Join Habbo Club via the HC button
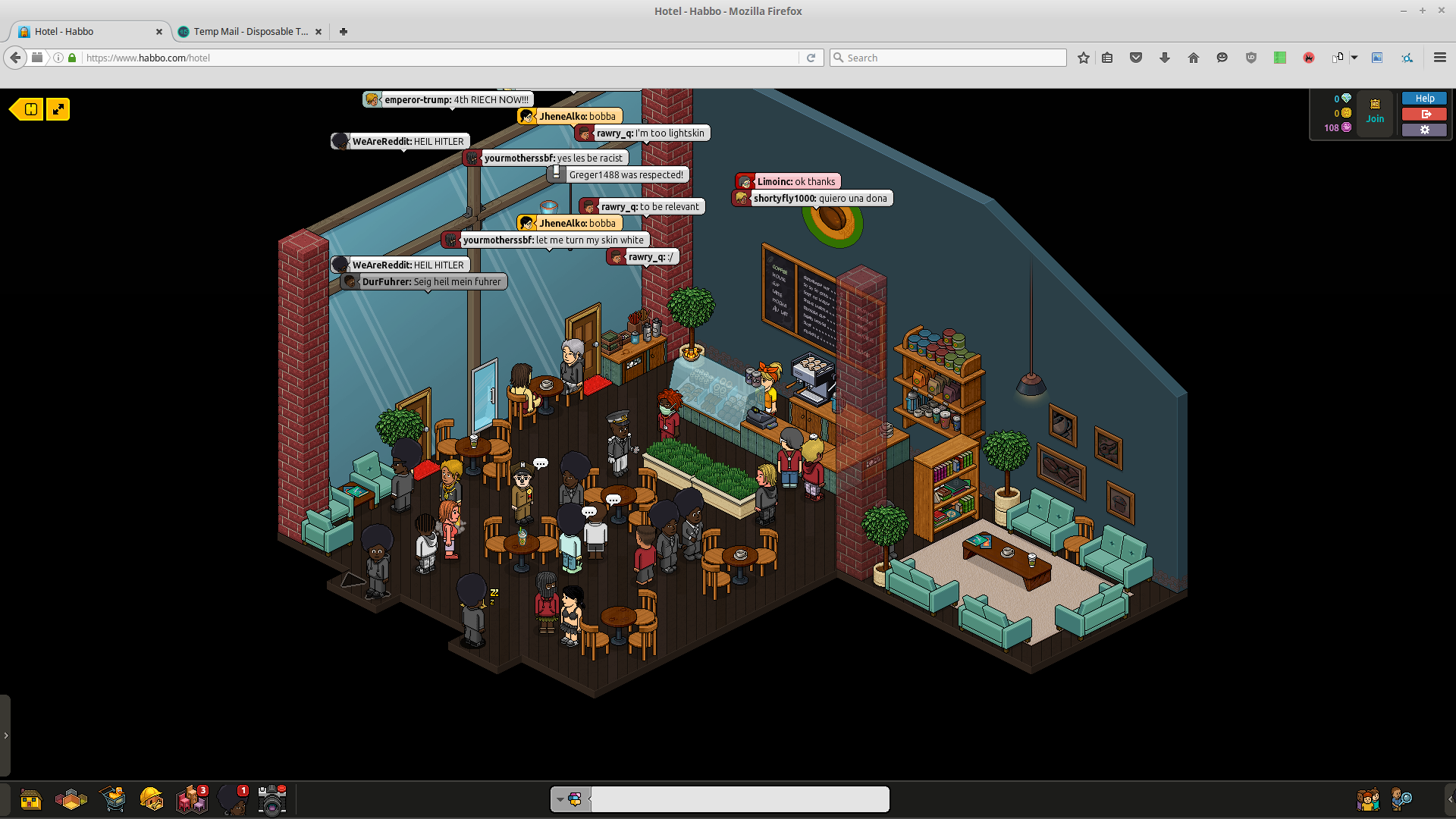This screenshot has height=819, width=1456. (1375, 111)
